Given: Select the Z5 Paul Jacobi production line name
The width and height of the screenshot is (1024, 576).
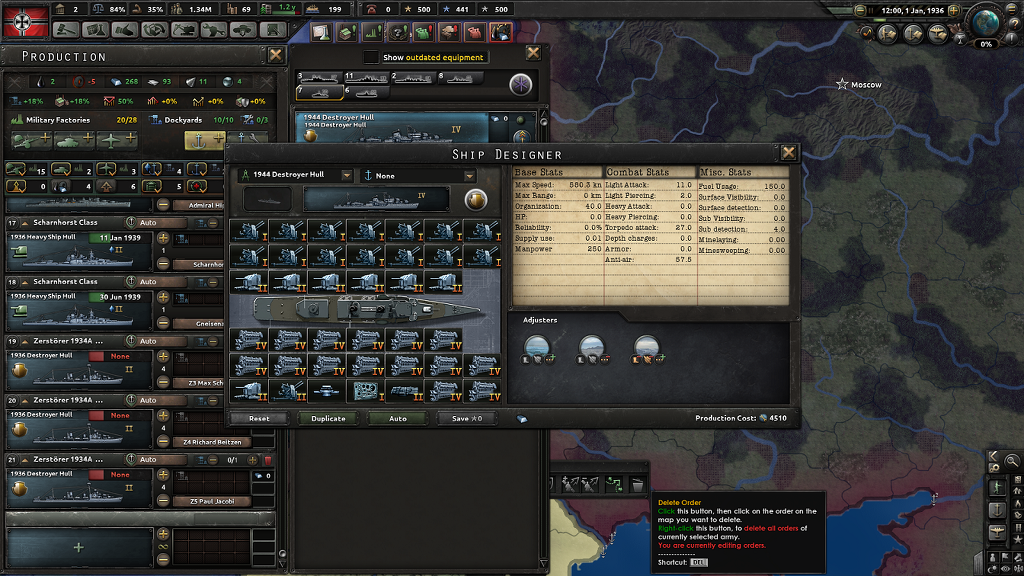Looking at the screenshot, I should (210, 501).
